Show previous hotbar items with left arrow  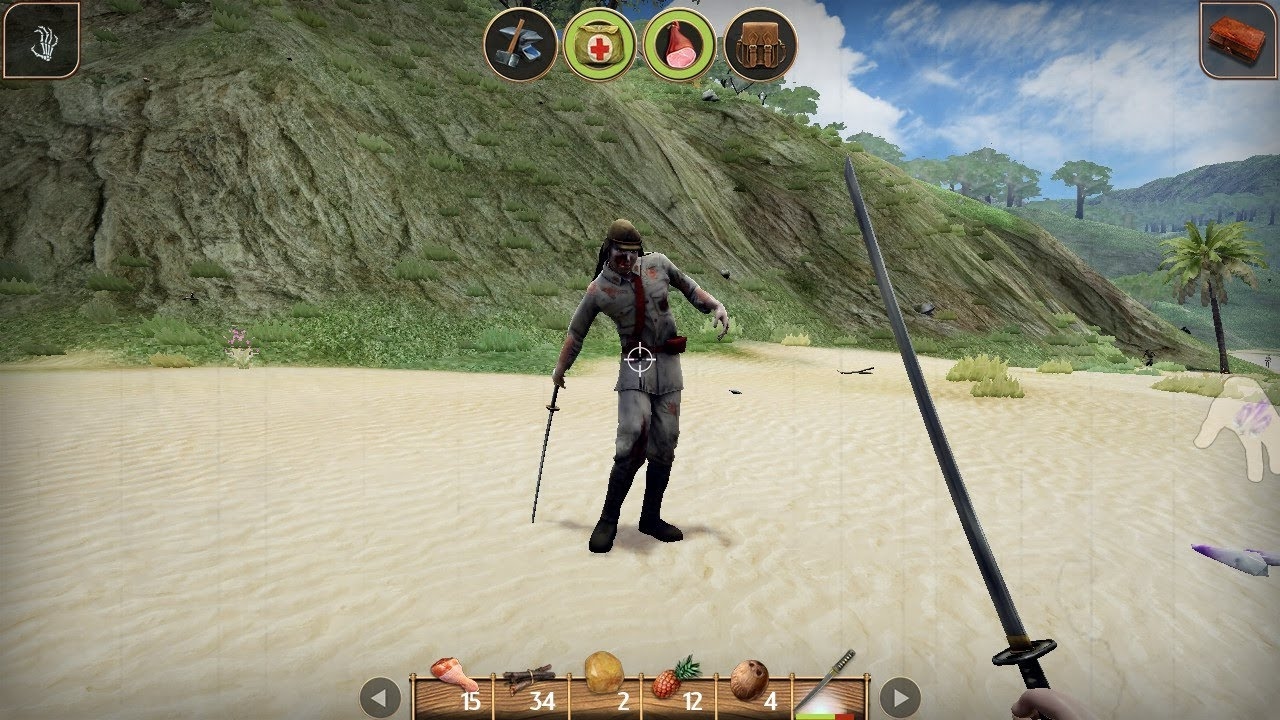point(380,697)
